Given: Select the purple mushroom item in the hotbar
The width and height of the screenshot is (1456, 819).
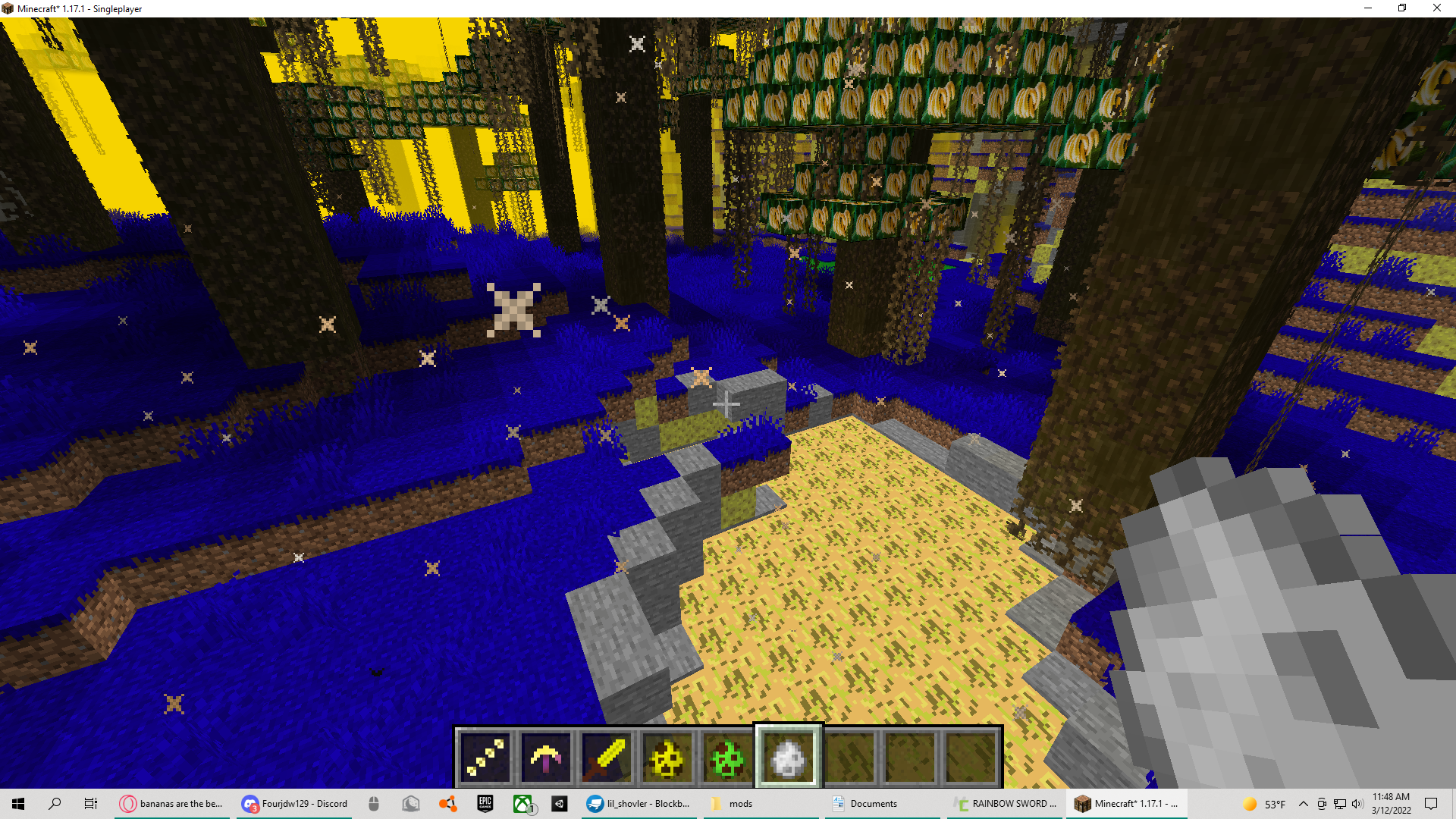Looking at the screenshot, I should pyautogui.click(x=544, y=756).
